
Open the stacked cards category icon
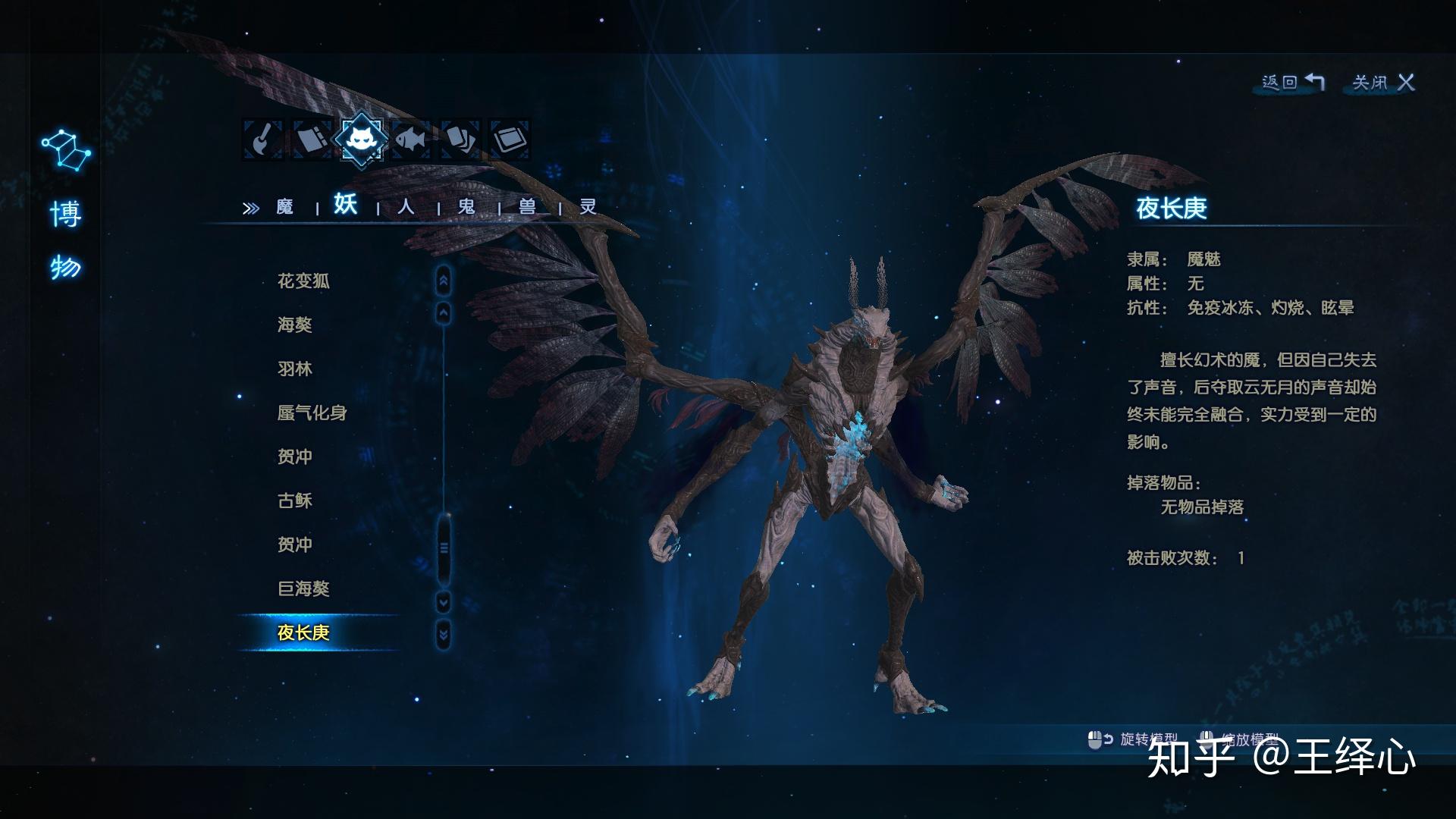coord(460,140)
